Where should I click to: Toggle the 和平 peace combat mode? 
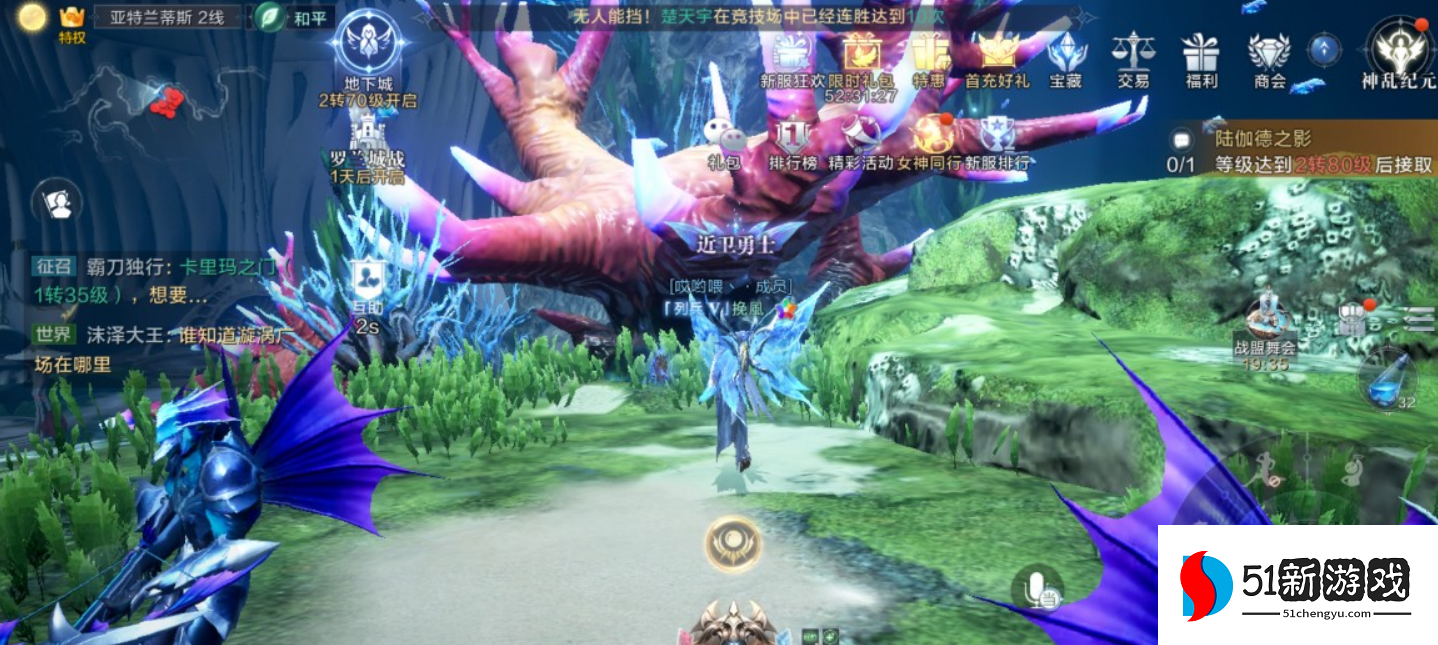coord(291,17)
